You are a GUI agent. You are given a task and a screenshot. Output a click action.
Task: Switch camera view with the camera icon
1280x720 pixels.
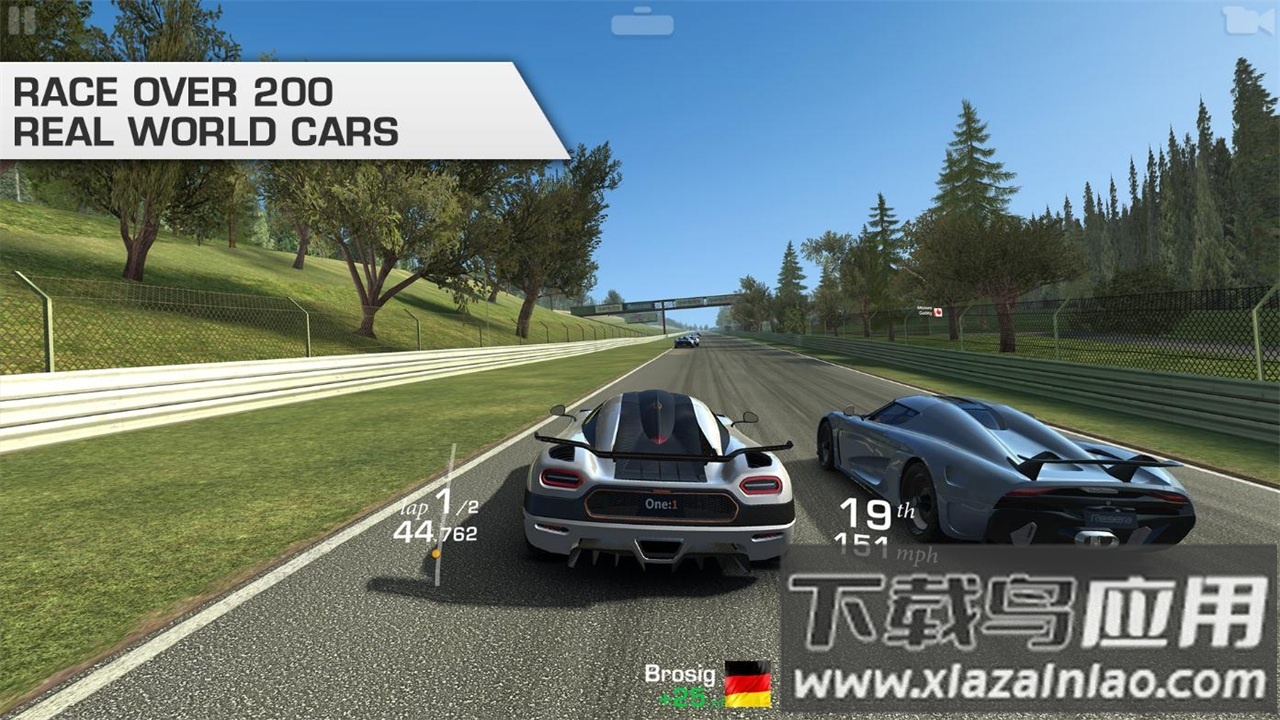[x=1247, y=21]
